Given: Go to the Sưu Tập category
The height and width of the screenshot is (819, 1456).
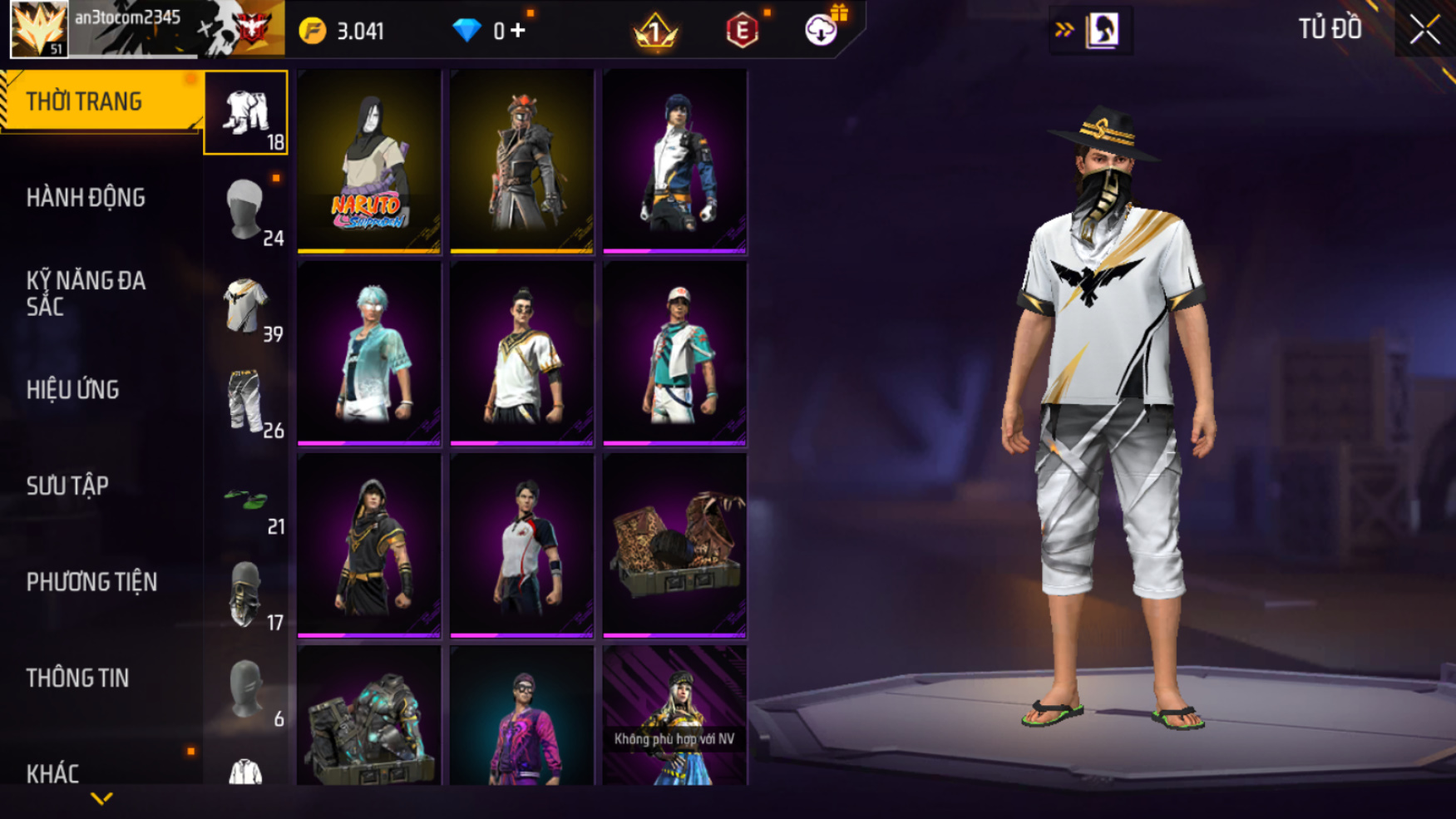Looking at the screenshot, I should (67, 486).
